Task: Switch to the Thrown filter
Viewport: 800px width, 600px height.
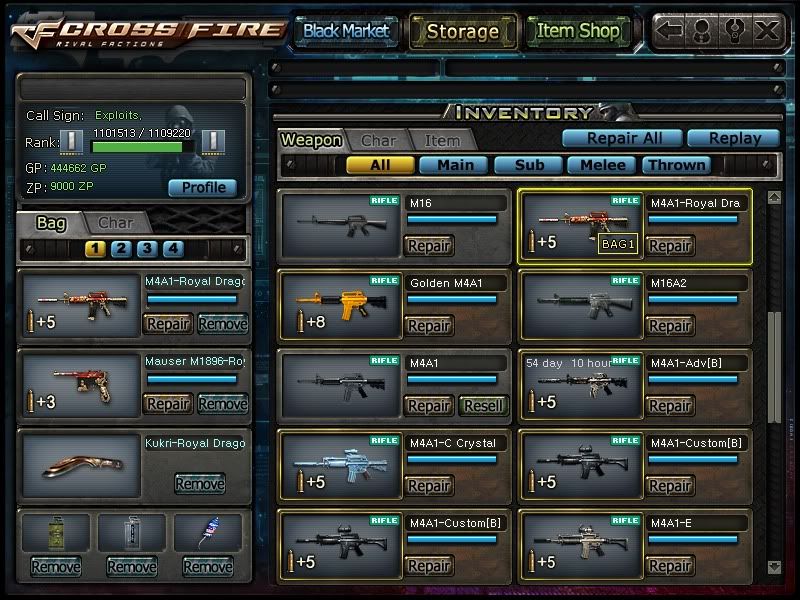Action: pos(676,165)
